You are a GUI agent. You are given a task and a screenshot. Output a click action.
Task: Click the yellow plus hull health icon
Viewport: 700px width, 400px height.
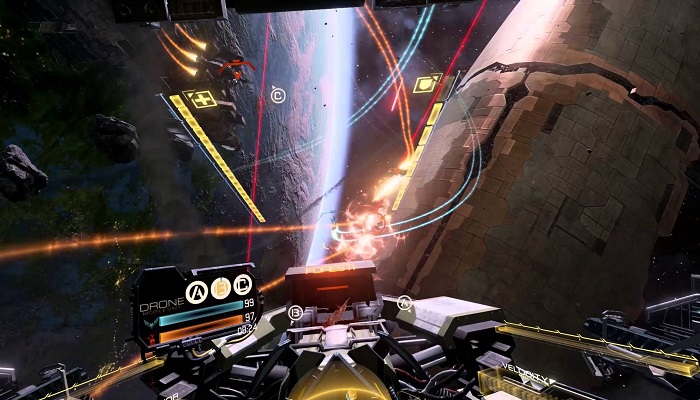pos(204,99)
